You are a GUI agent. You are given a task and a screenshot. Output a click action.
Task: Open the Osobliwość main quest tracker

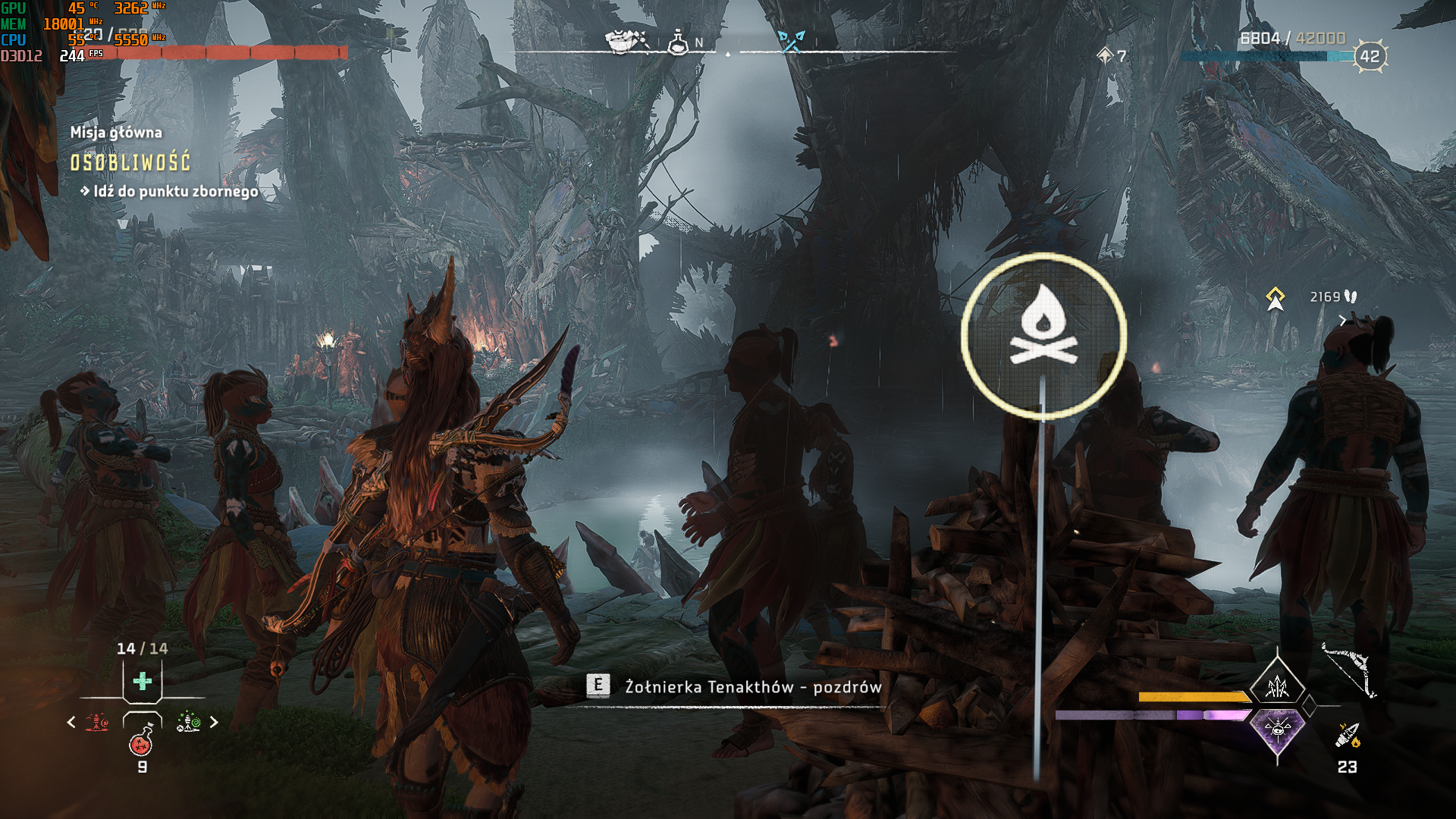(130, 162)
